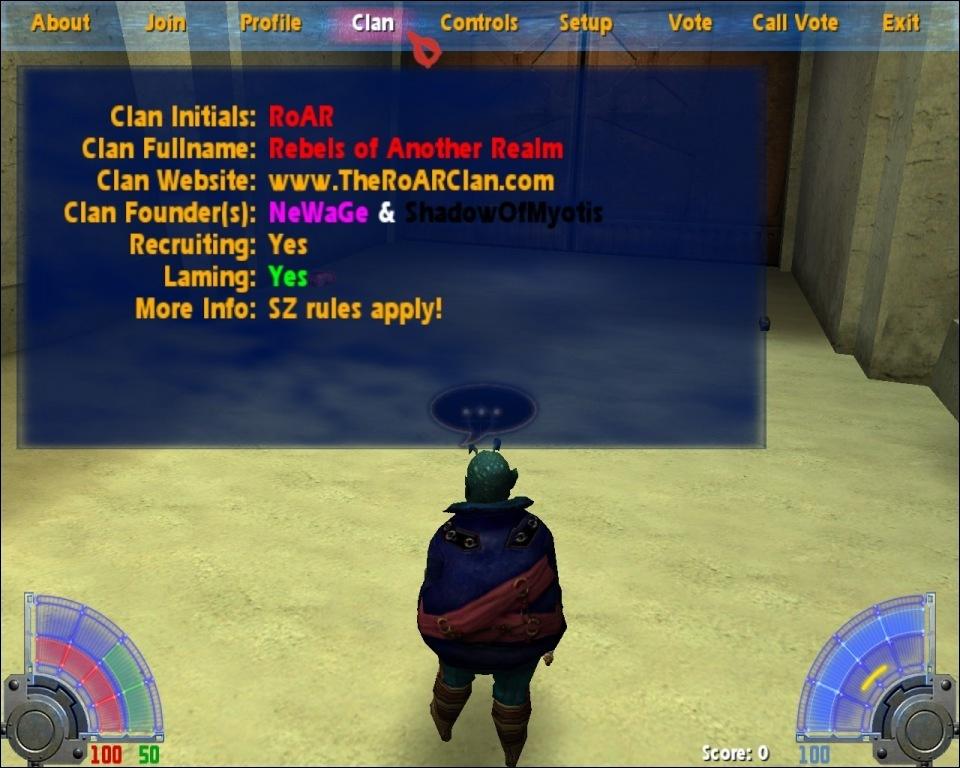Switch to the Join tab
960x768 pixels.
(x=165, y=23)
